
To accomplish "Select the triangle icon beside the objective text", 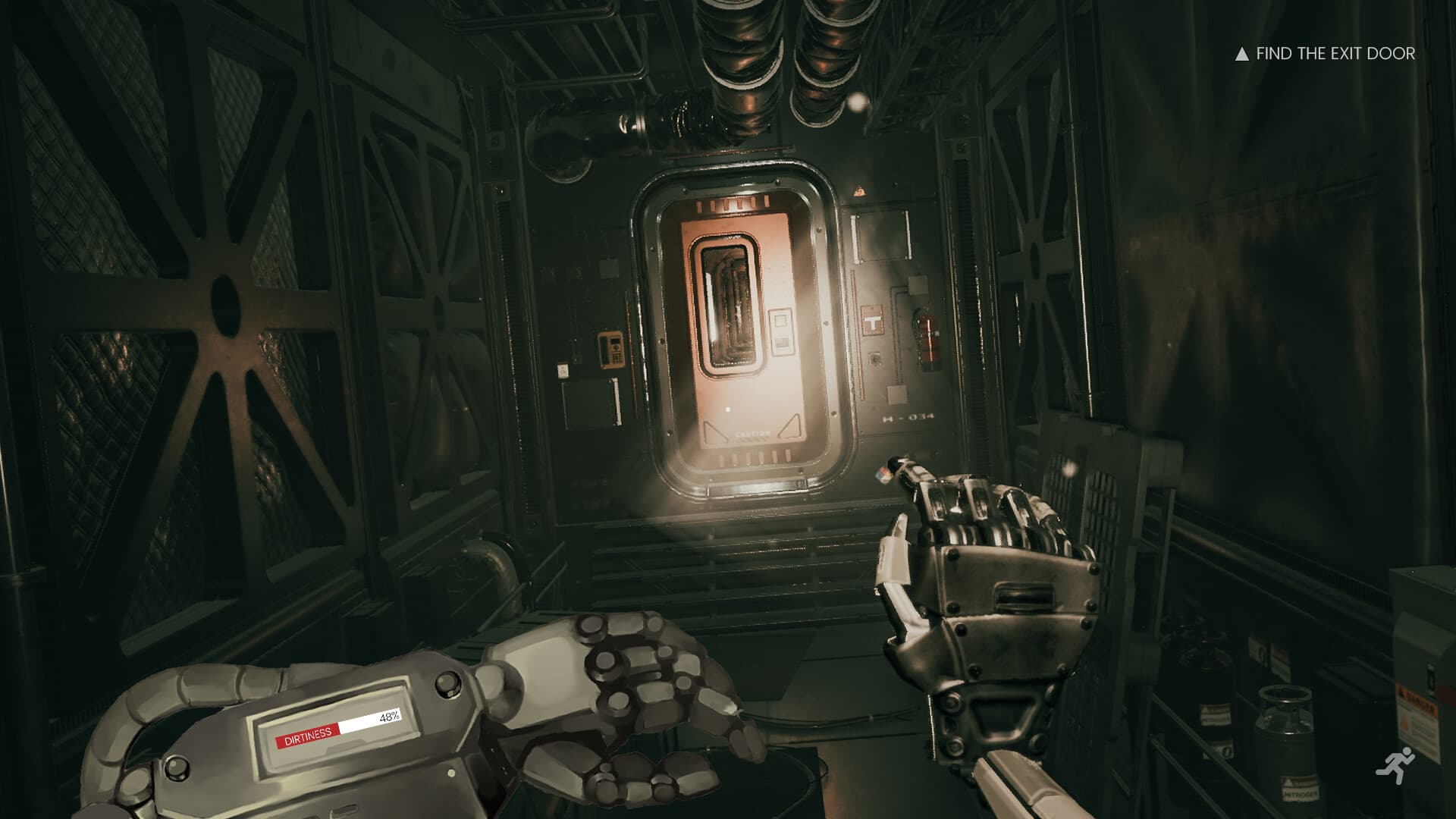I will [x=1241, y=54].
